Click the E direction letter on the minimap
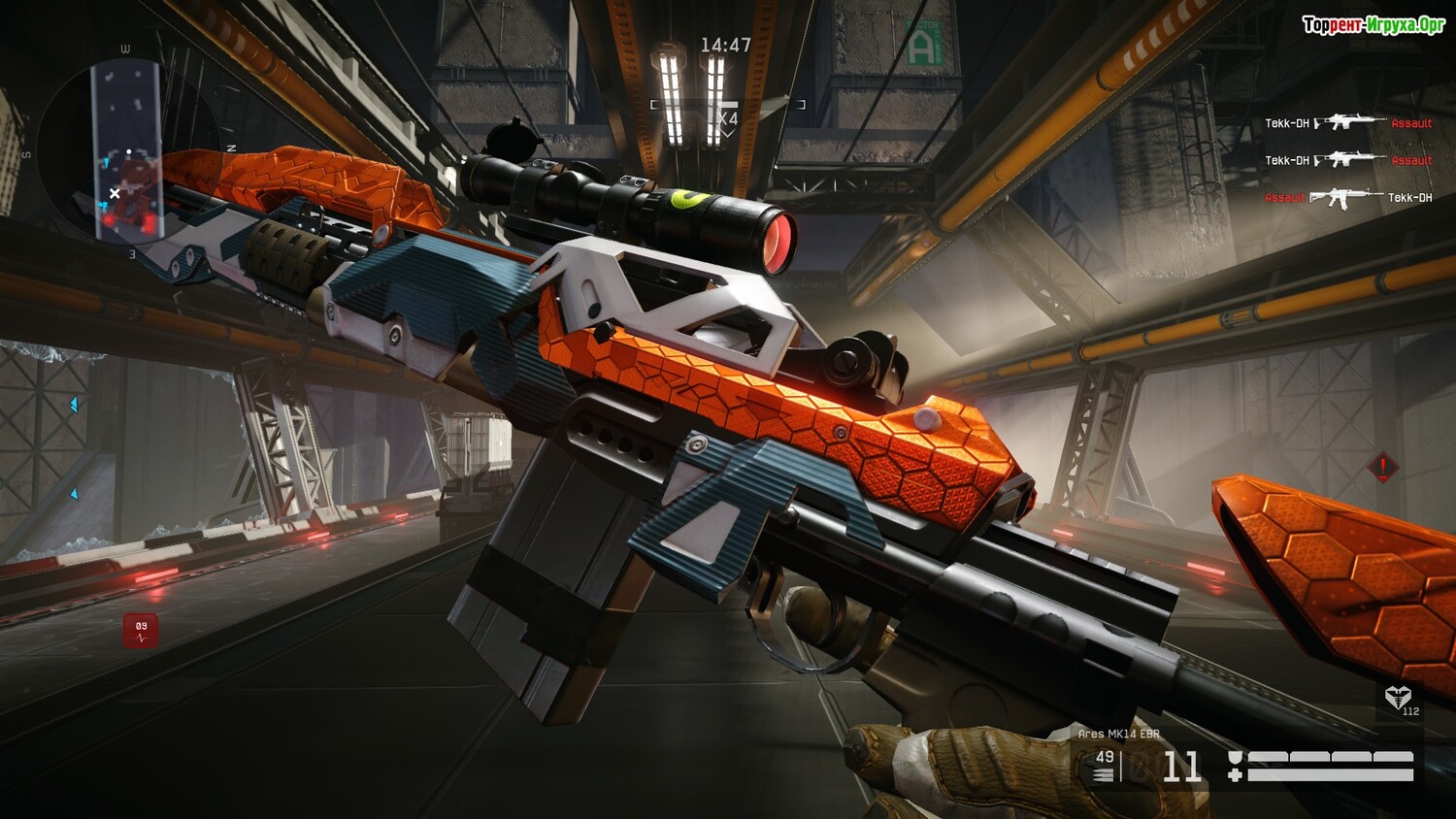 click(x=132, y=254)
